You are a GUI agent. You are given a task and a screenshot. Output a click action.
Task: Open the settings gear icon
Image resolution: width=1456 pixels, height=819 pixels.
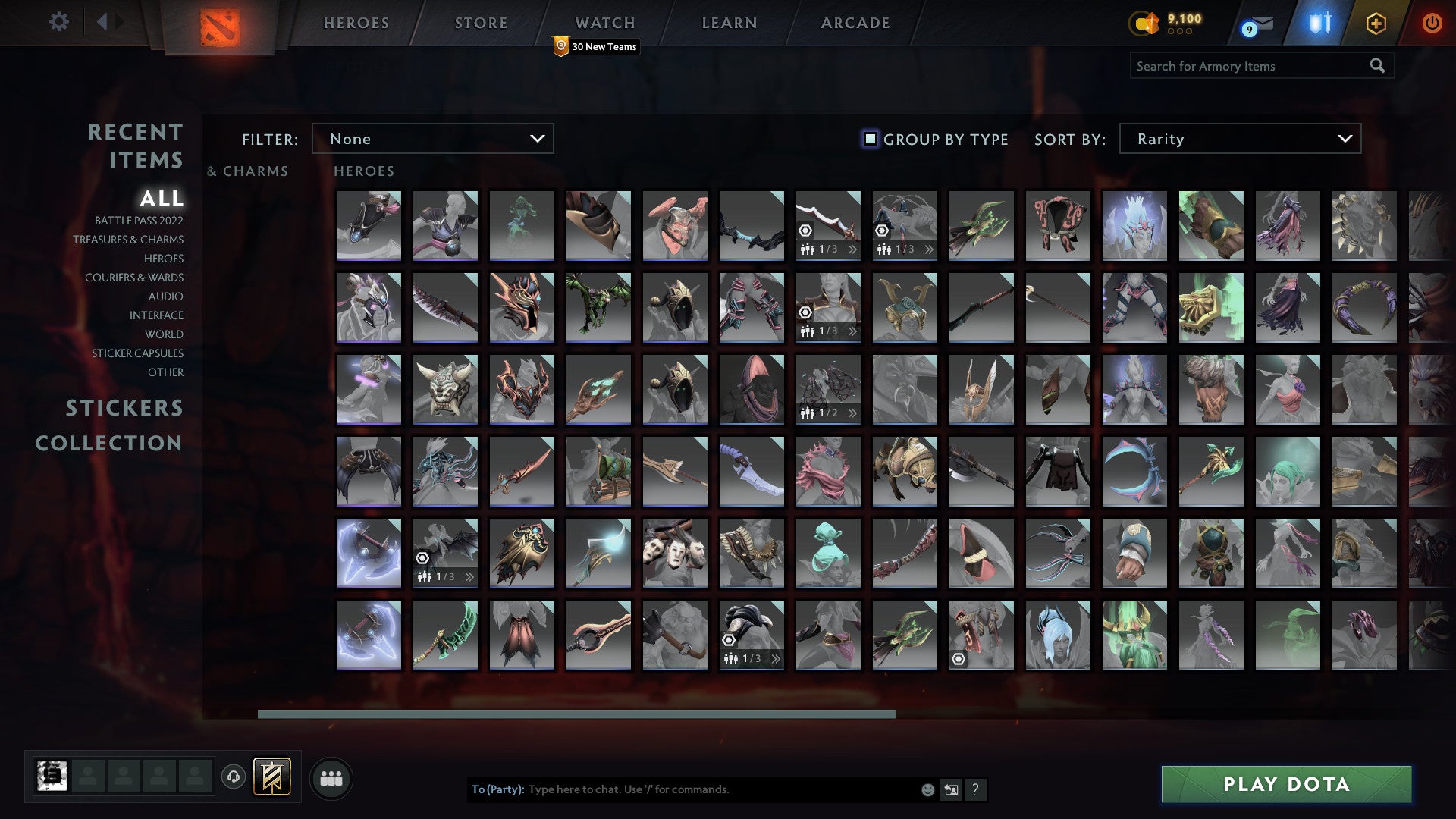(x=58, y=23)
